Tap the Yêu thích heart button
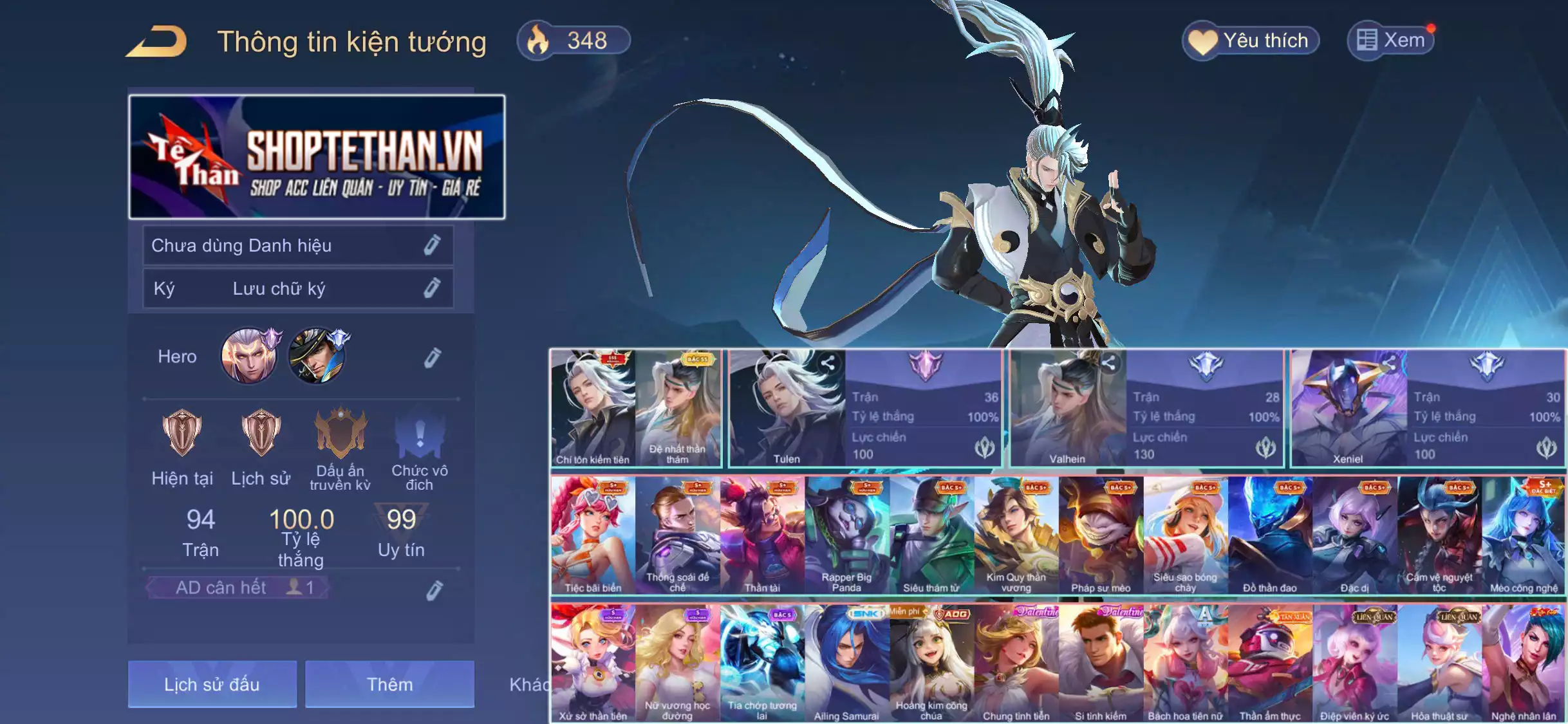 1251,41
